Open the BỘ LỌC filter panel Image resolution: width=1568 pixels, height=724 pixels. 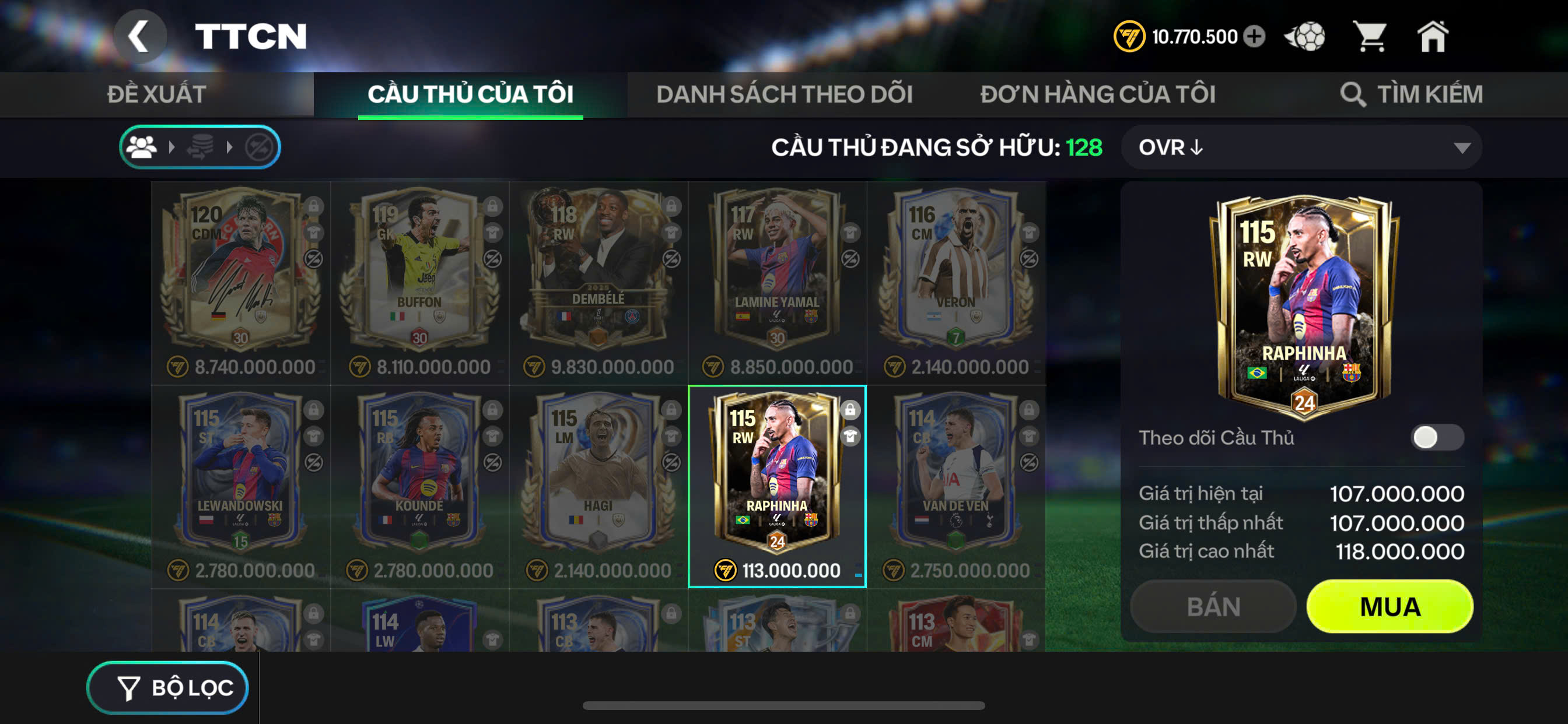[168, 687]
